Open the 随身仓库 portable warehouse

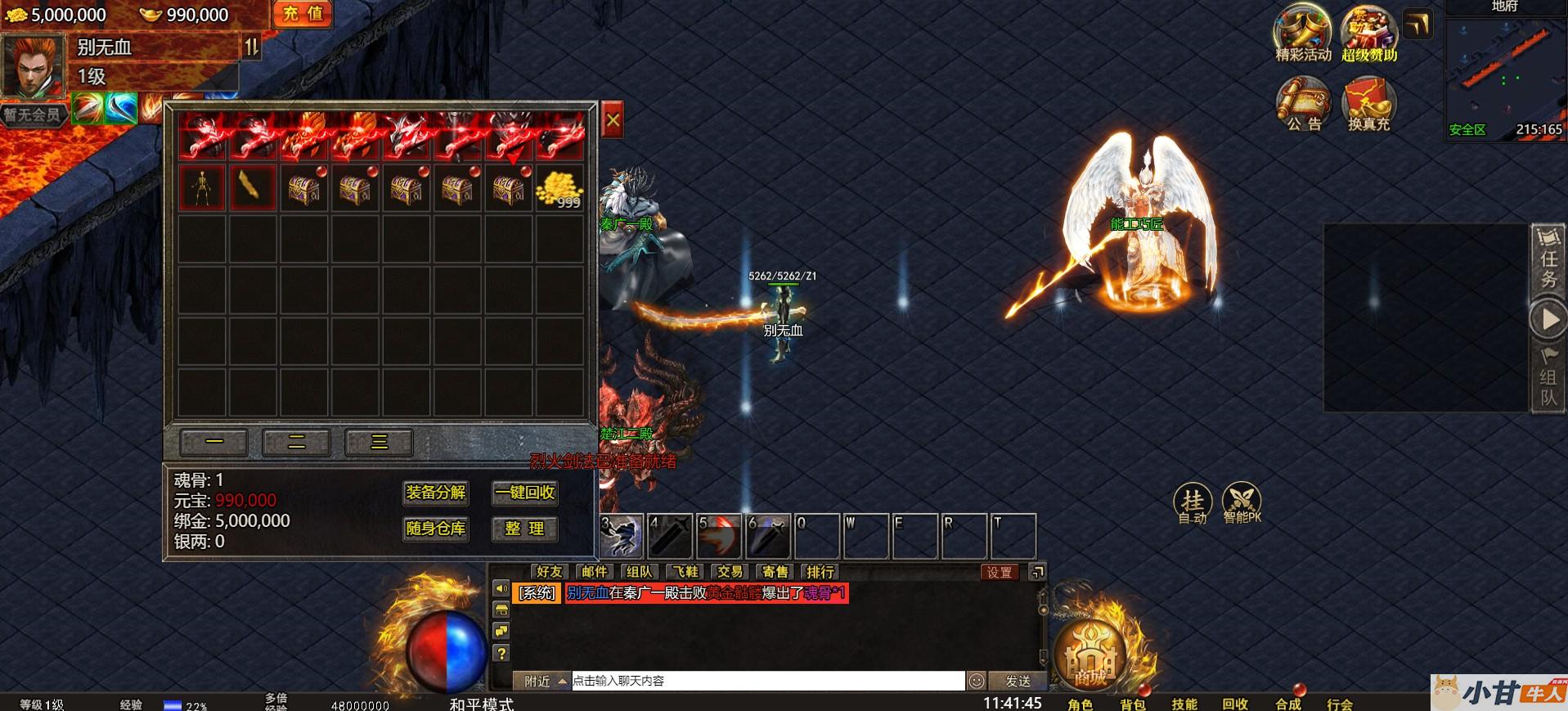[x=436, y=529]
